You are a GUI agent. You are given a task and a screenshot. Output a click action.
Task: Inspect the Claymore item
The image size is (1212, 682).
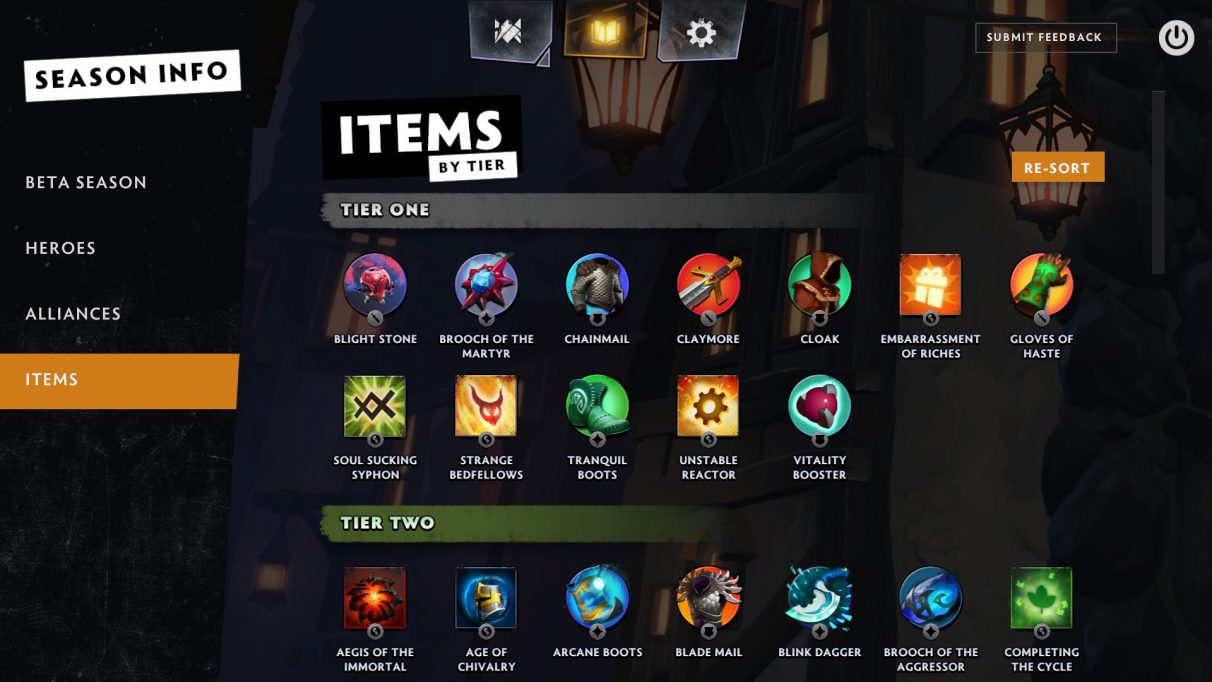pos(708,285)
